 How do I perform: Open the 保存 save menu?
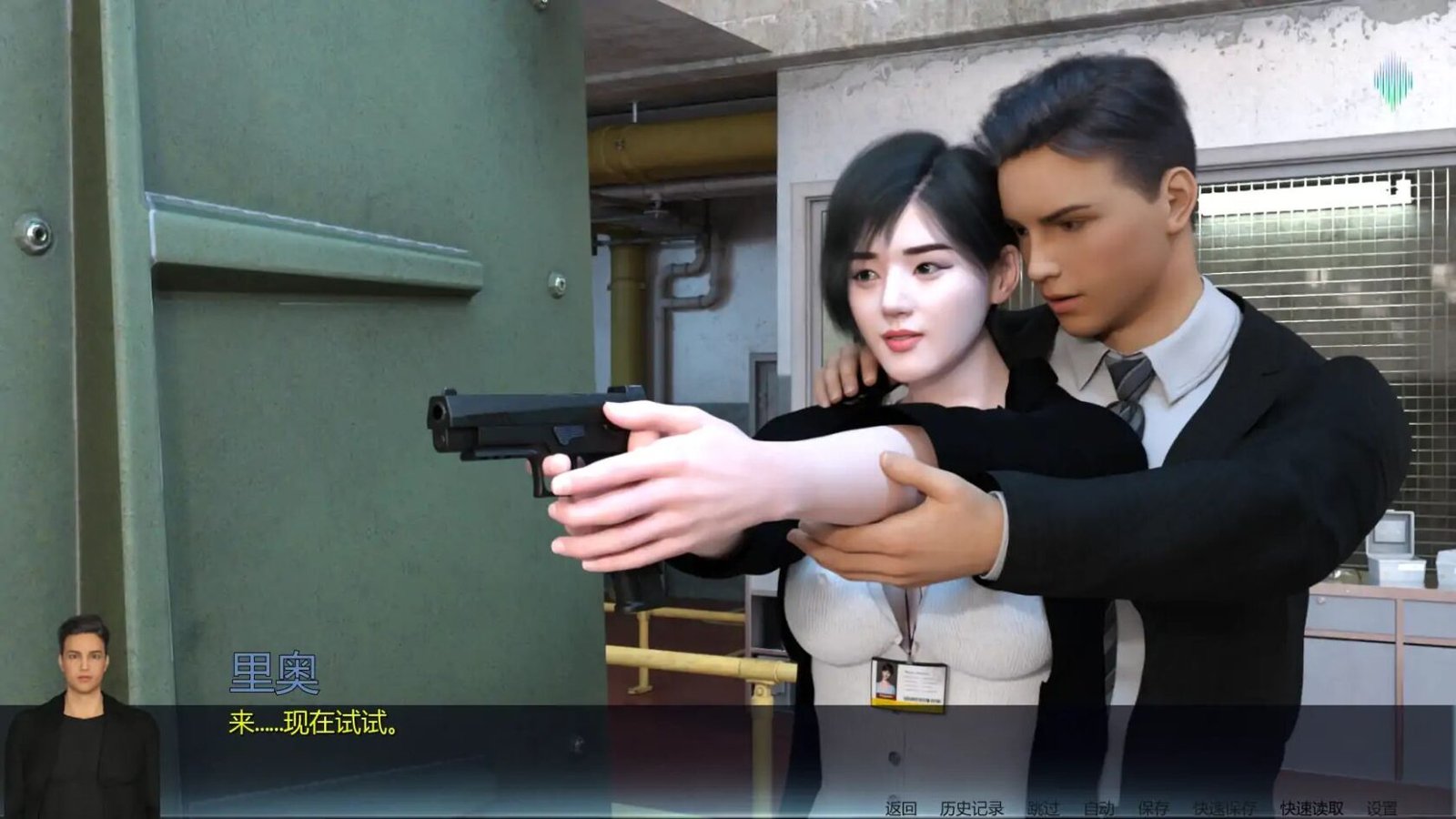(x=1153, y=808)
